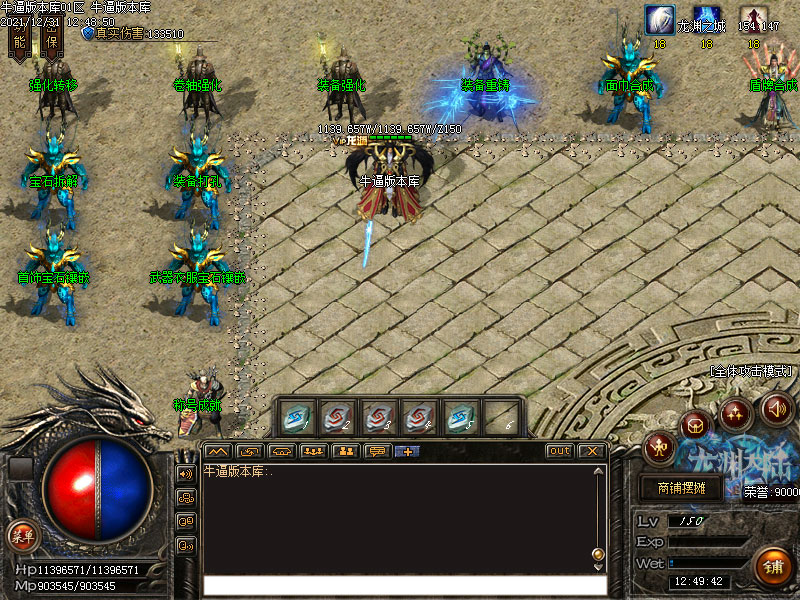The image size is (800, 600).
Task: Click the round orange 铺 button
Action: pyautogui.click(x=773, y=567)
